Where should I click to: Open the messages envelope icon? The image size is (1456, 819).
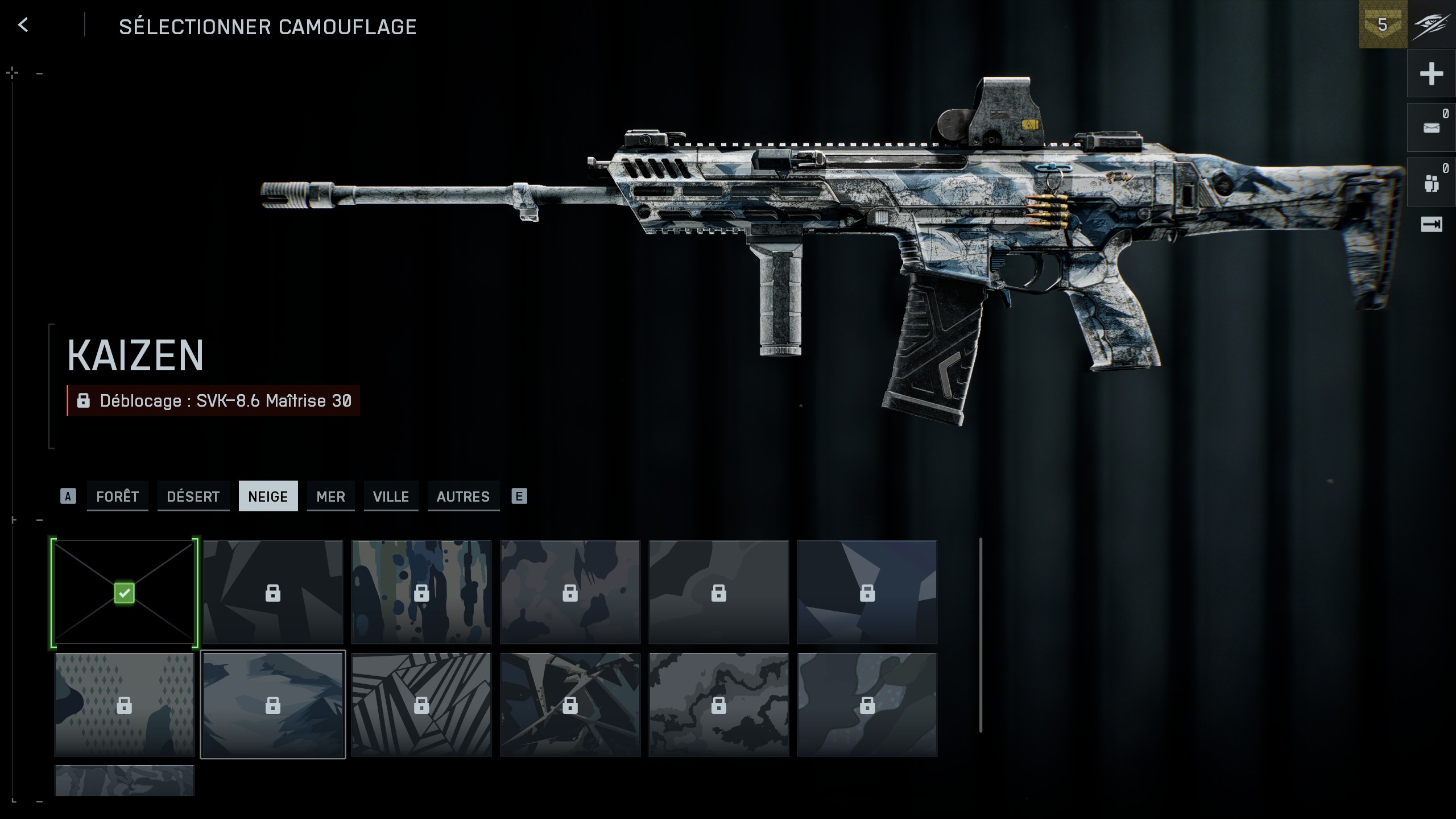click(x=1432, y=128)
